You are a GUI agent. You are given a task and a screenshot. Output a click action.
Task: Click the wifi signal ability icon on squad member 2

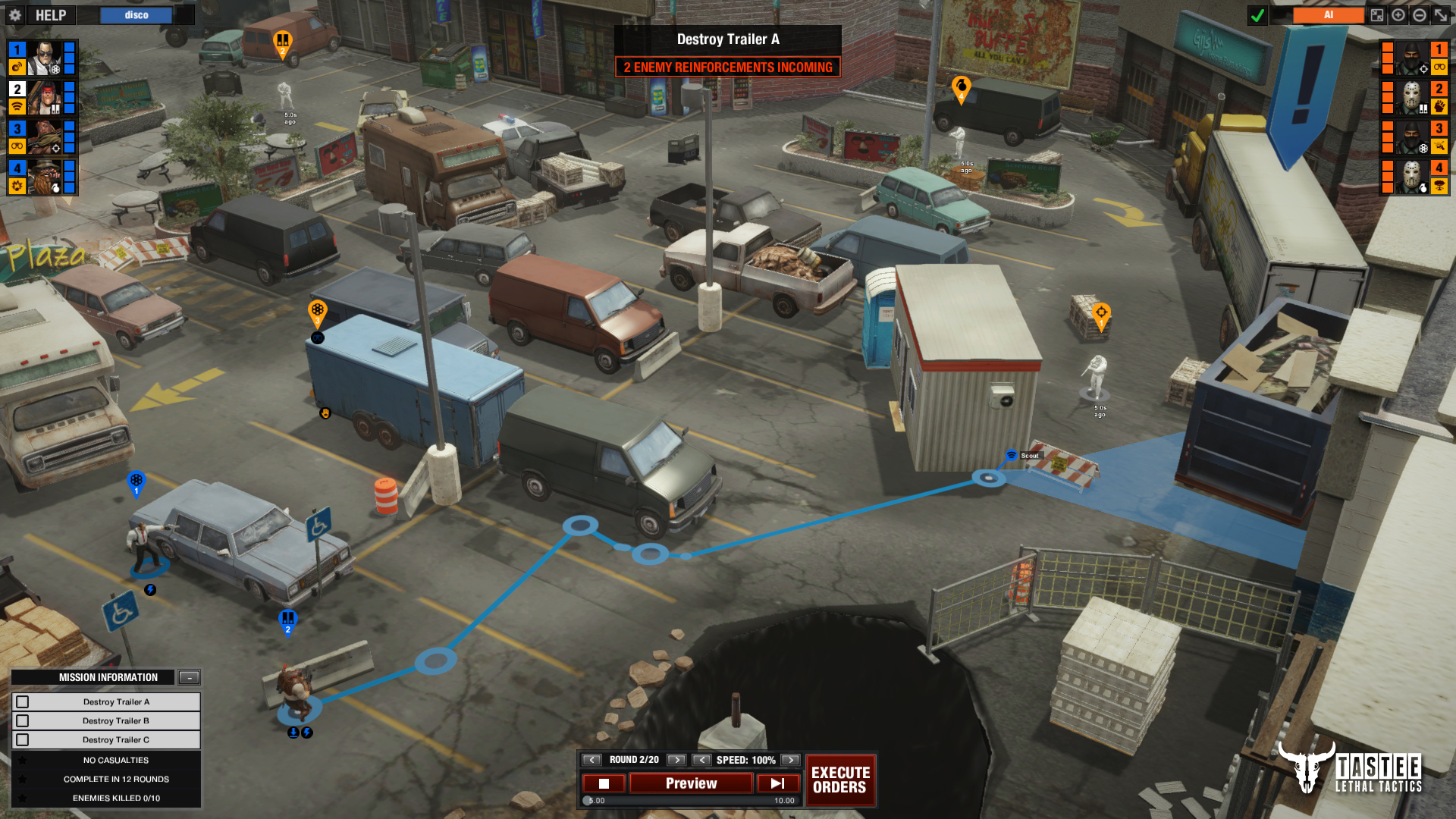point(16,105)
